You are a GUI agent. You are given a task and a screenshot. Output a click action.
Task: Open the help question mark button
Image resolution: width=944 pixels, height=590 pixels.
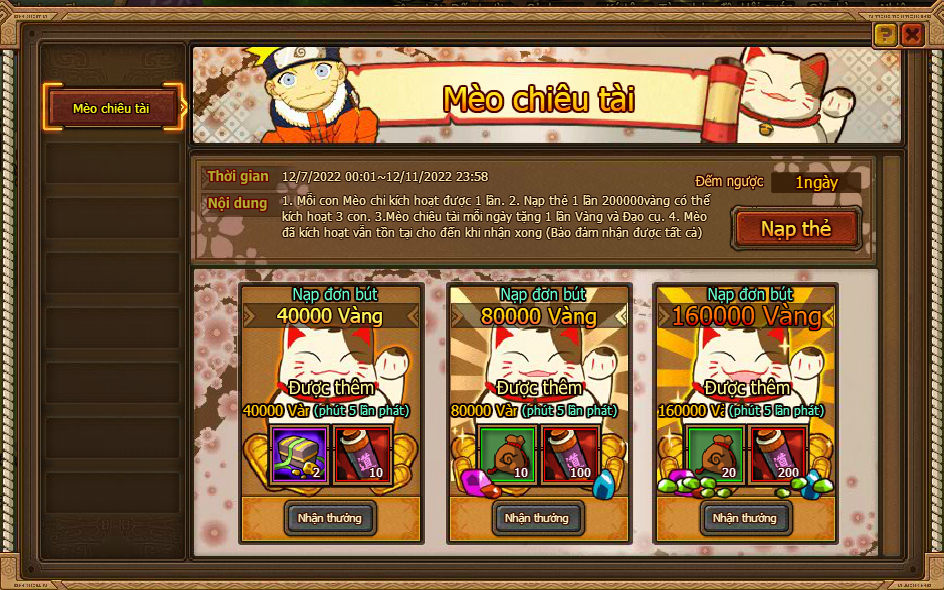[885, 36]
